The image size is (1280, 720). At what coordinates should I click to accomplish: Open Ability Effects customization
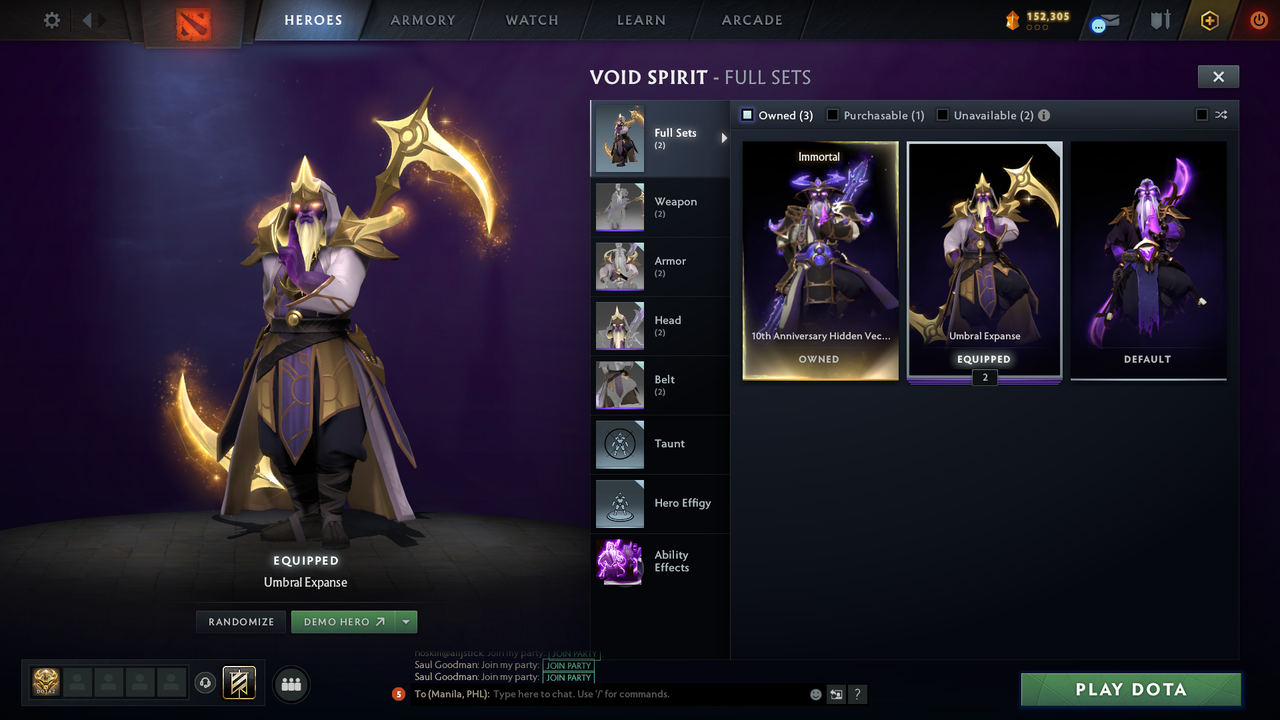pos(660,562)
